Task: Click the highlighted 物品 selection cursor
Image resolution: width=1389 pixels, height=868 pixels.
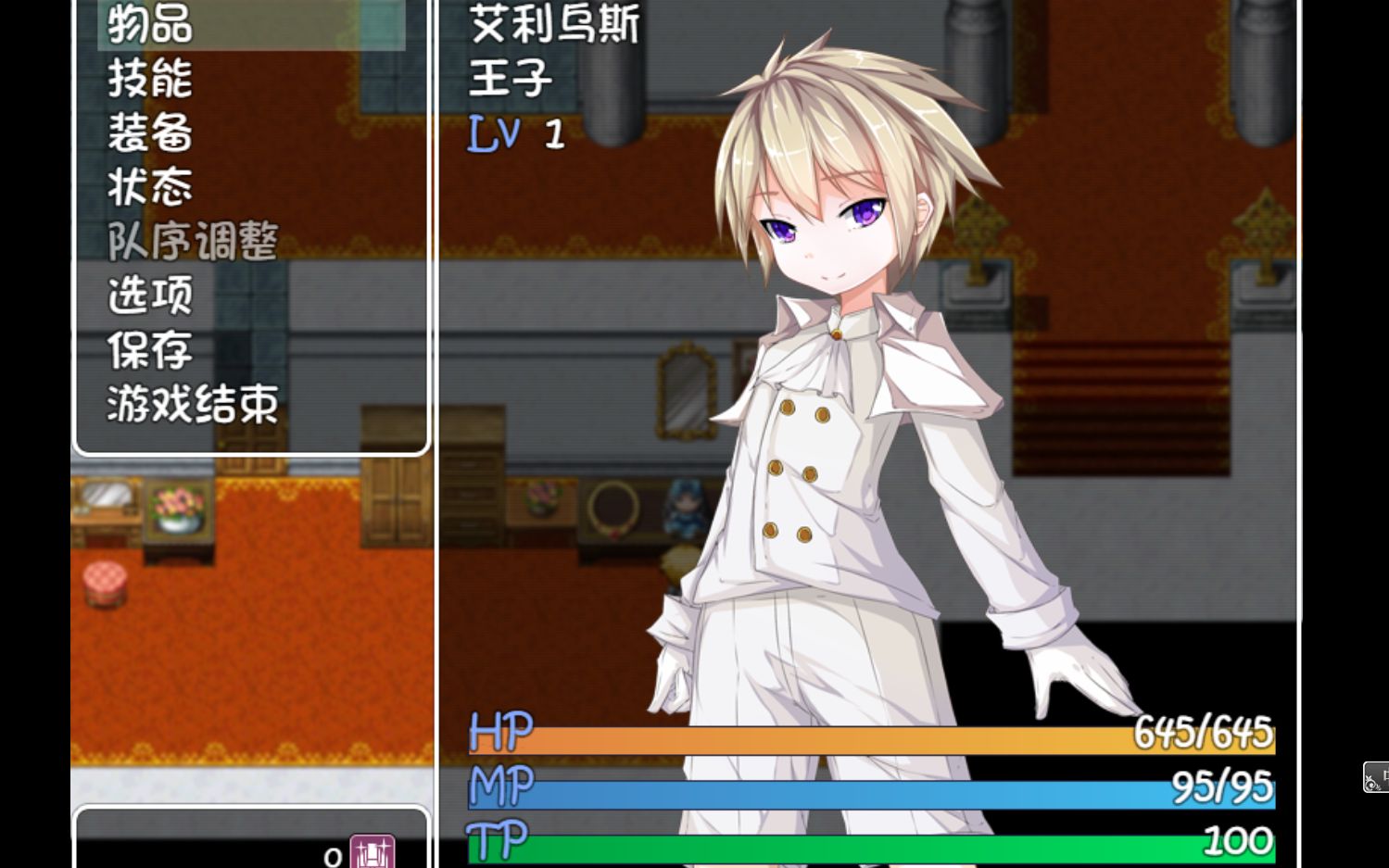Action: click(x=250, y=25)
